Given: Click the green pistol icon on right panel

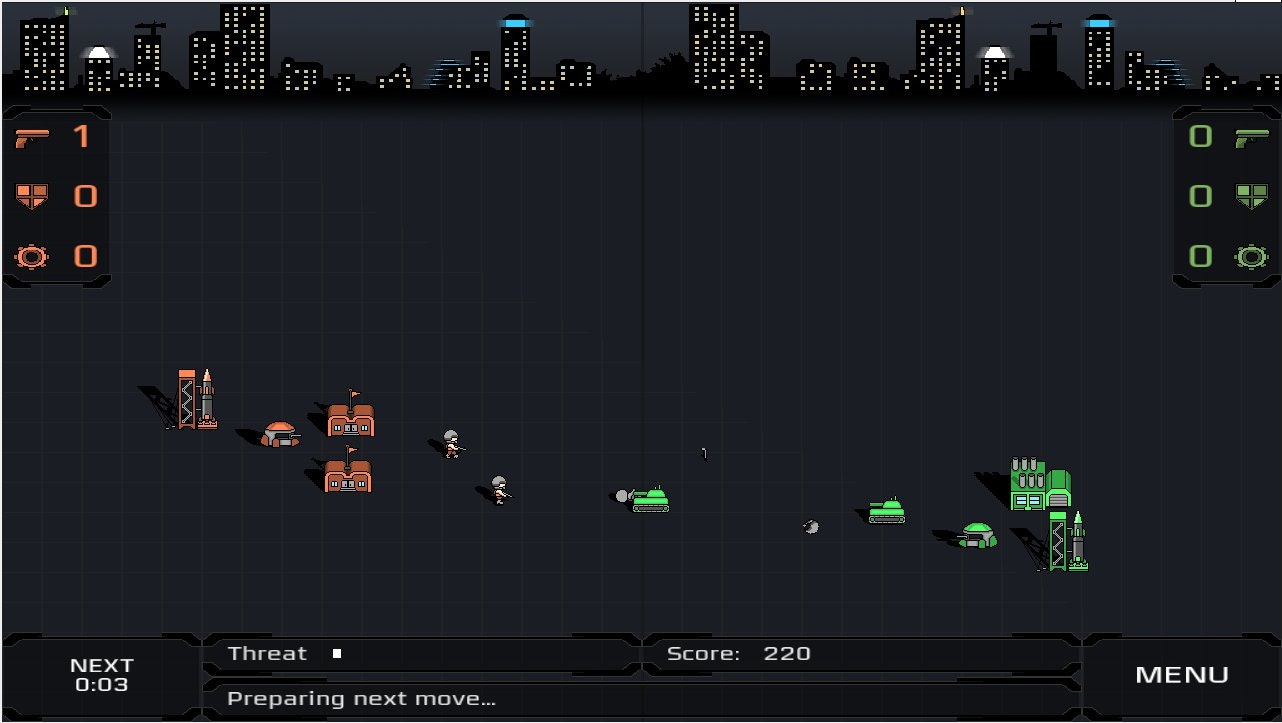Looking at the screenshot, I should pyautogui.click(x=1250, y=137).
